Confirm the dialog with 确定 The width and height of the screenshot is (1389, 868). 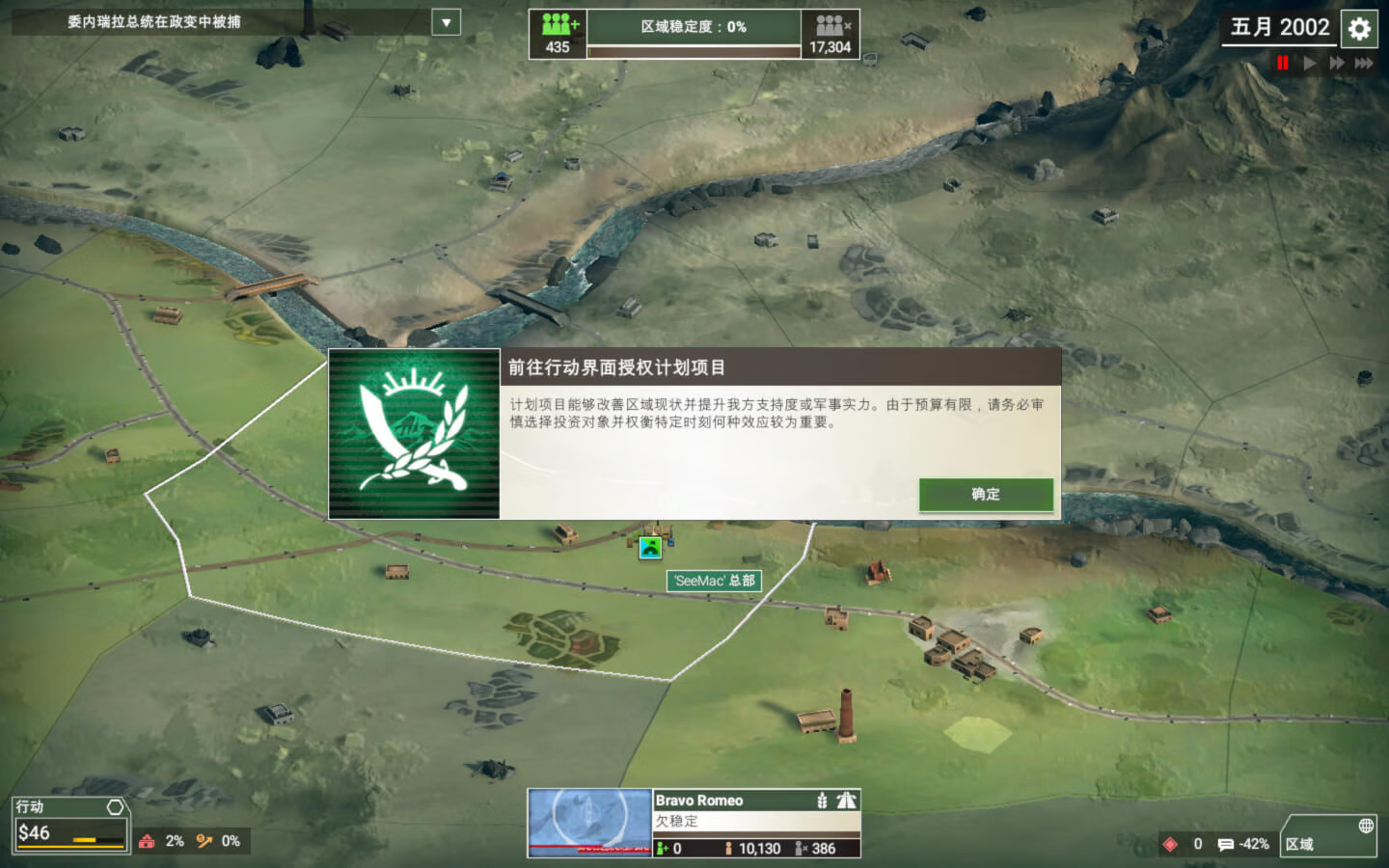(x=985, y=494)
